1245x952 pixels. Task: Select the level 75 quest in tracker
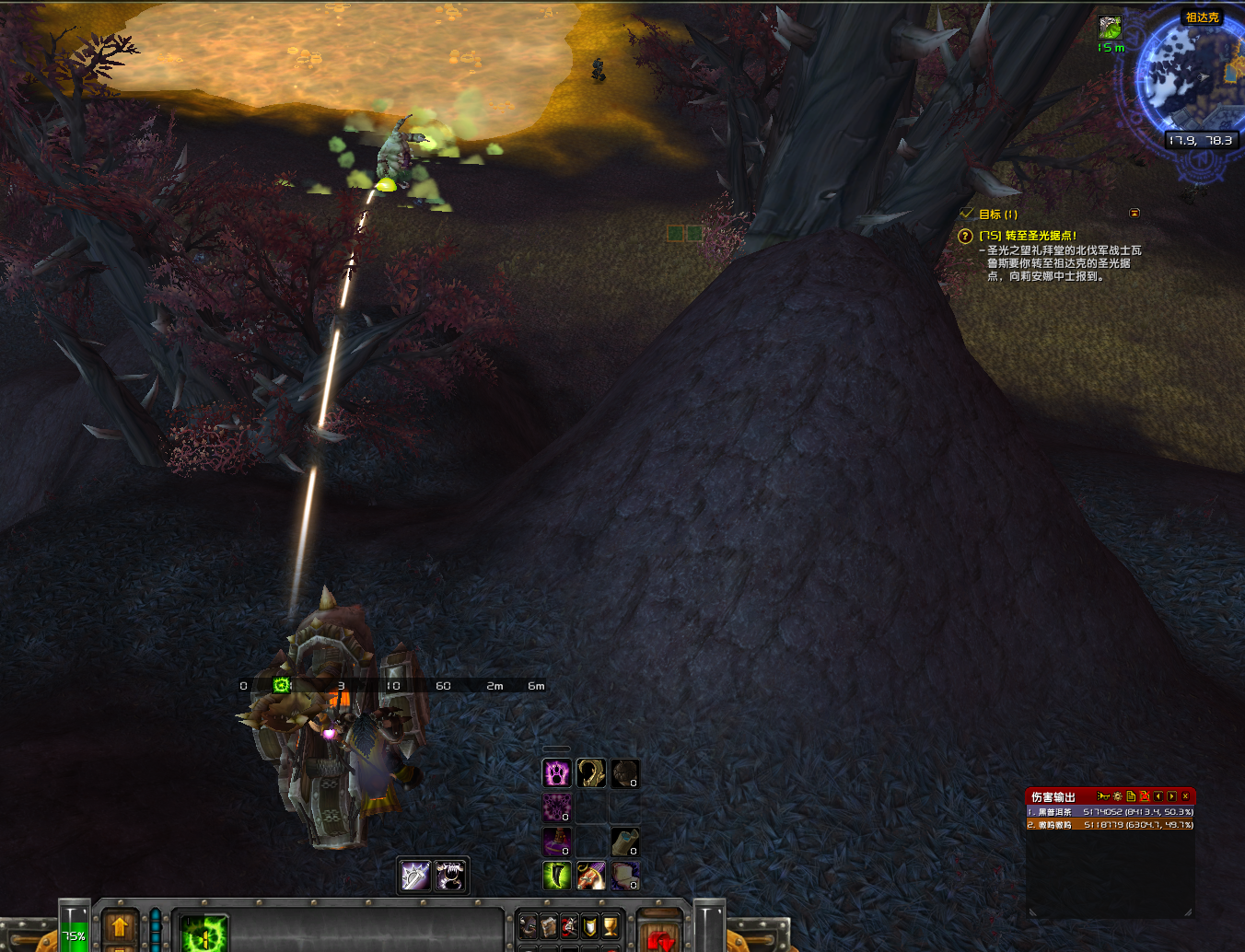click(1027, 236)
